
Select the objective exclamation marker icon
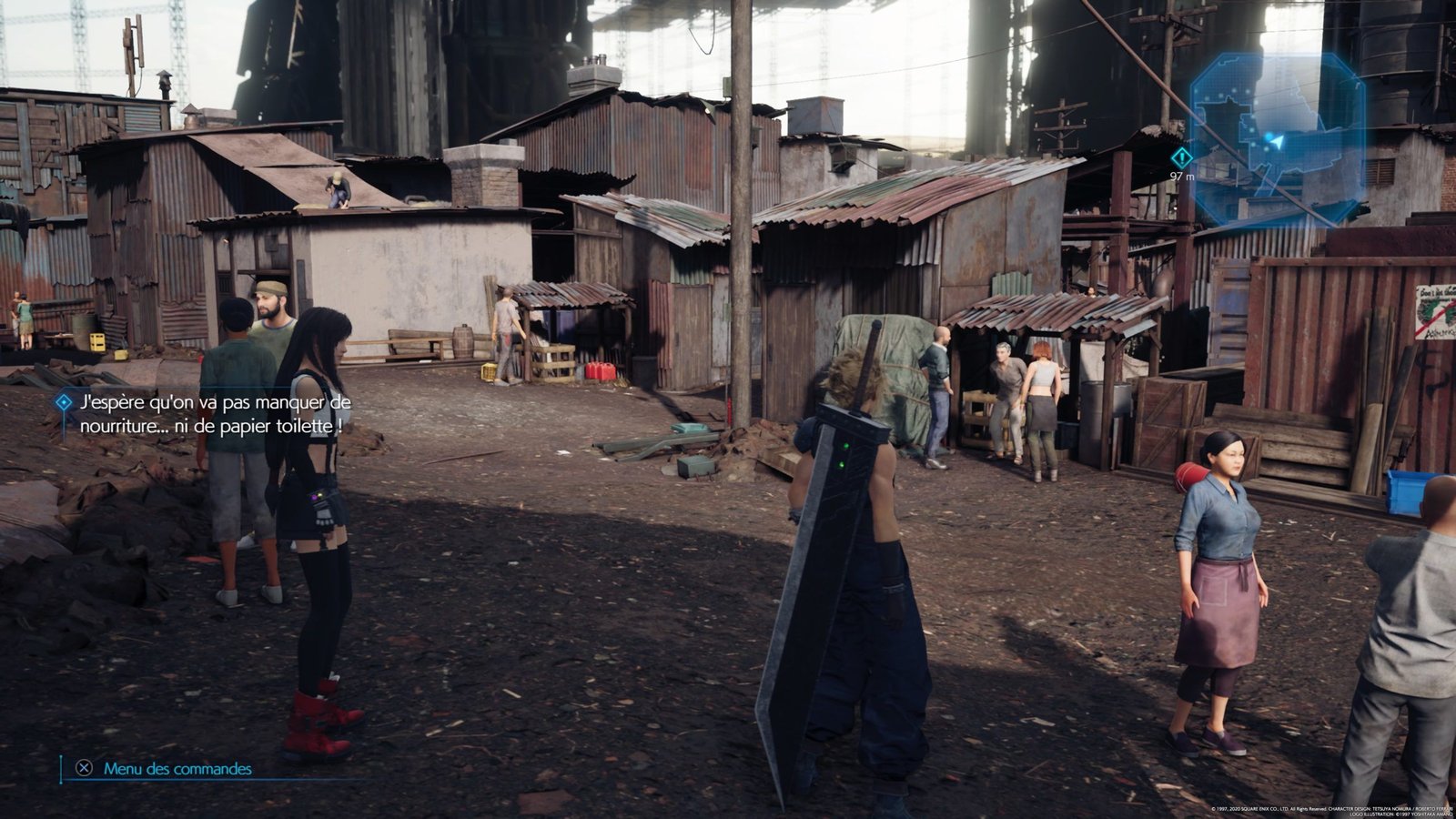pos(1182,157)
